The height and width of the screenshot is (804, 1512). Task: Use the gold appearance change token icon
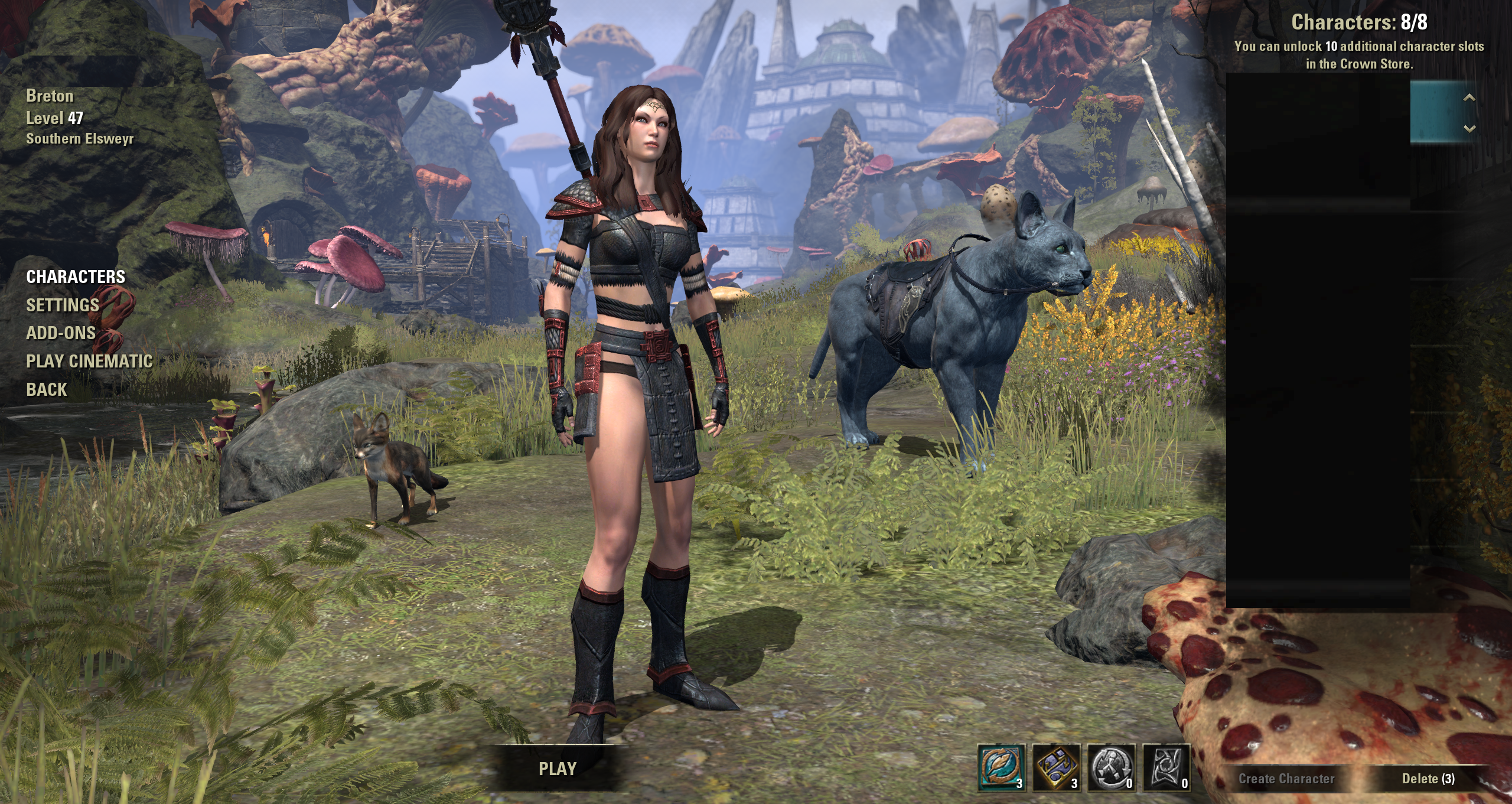click(x=1056, y=767)
